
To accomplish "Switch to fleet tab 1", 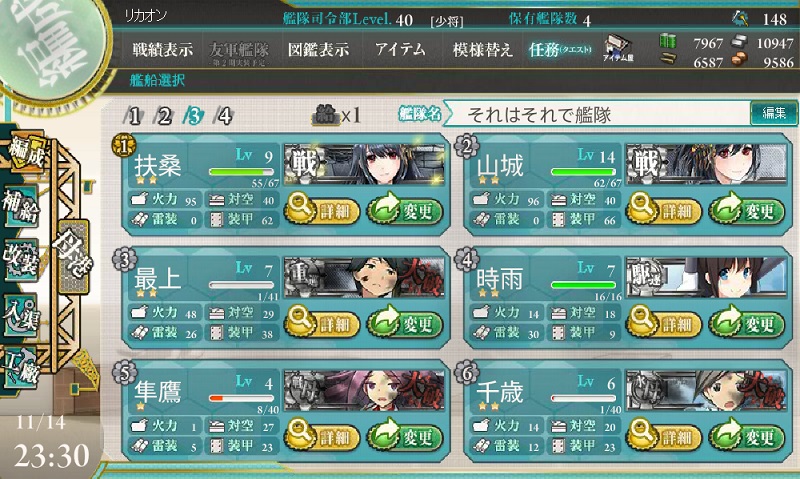I will pyautogui.click(x=134, y=115).
